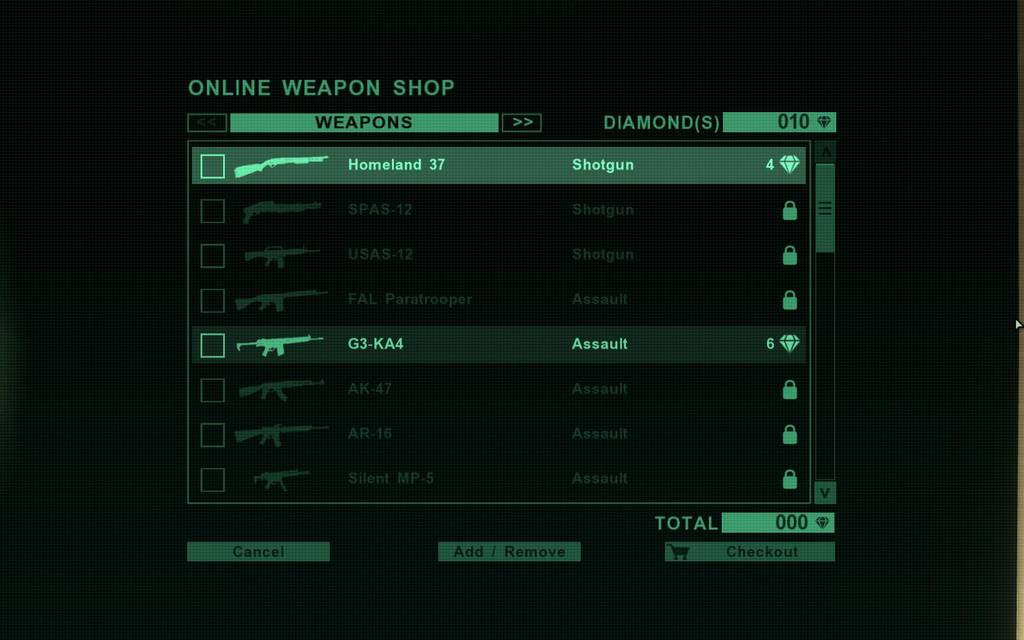Tick the Homeland 37 checkbox
Image resolution: width=1024 pixels, height=640 pixels.
pyautogui.click(x=212, y=165)
